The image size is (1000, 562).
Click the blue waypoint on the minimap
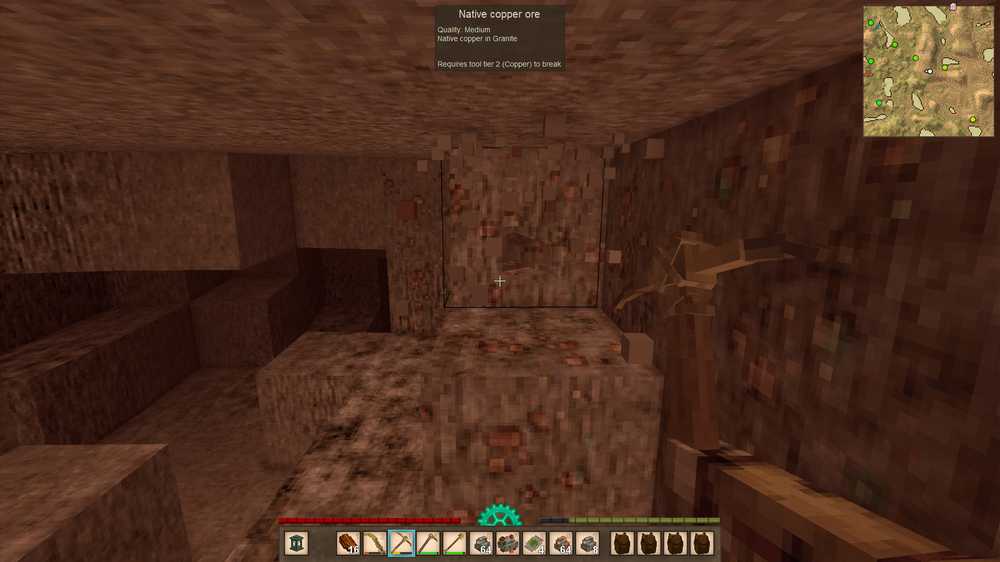click(x=879, y=27)
